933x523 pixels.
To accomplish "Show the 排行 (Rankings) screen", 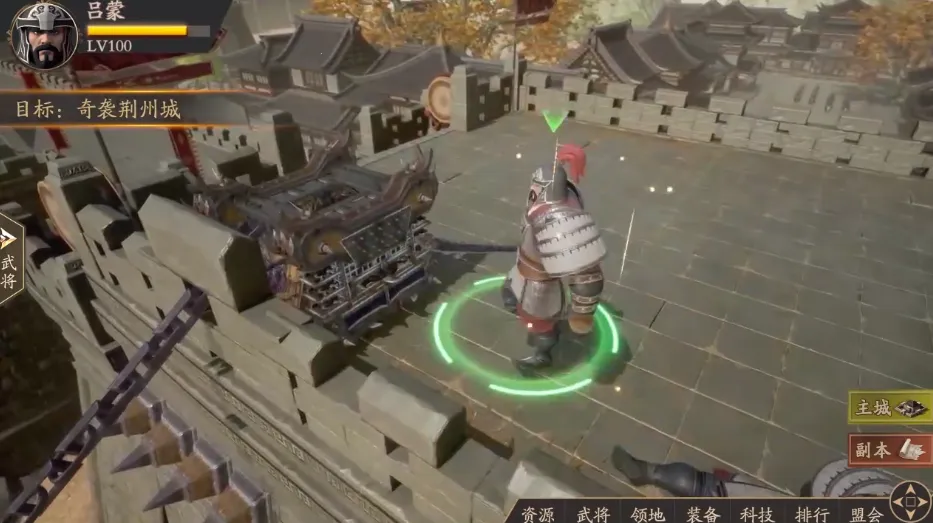I will pos(812,514).
